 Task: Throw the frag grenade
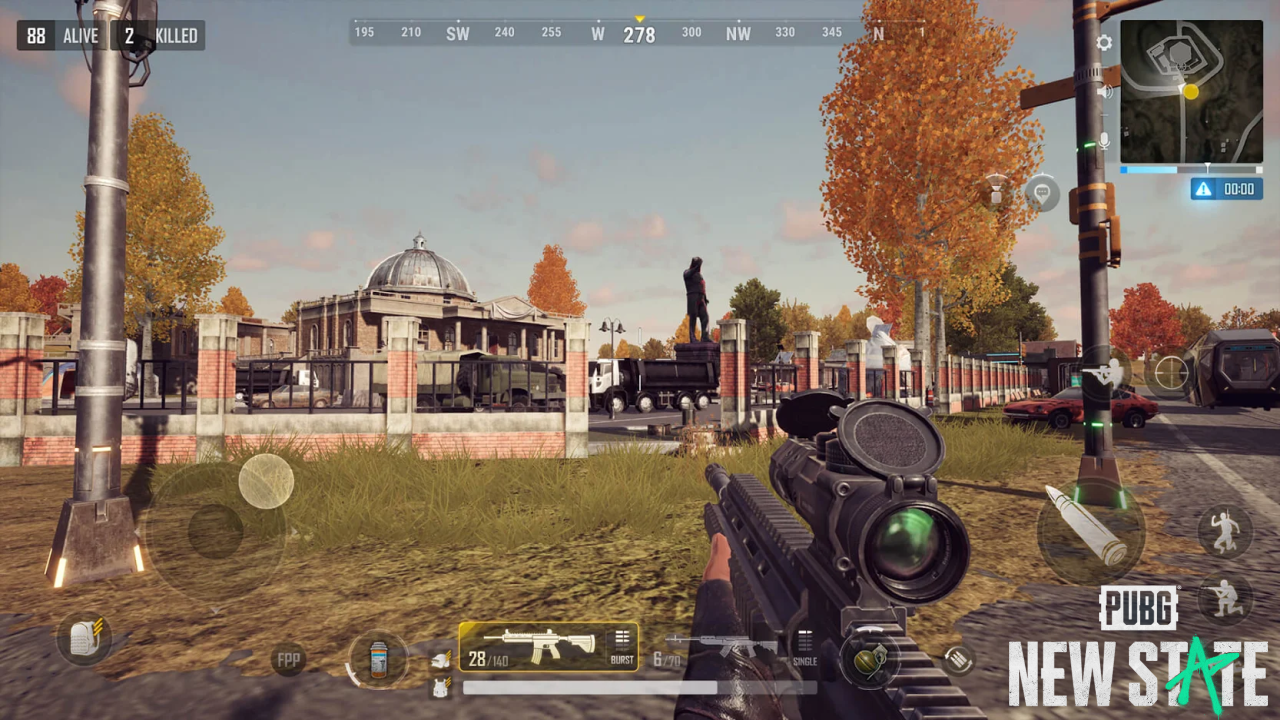point(868,659)
